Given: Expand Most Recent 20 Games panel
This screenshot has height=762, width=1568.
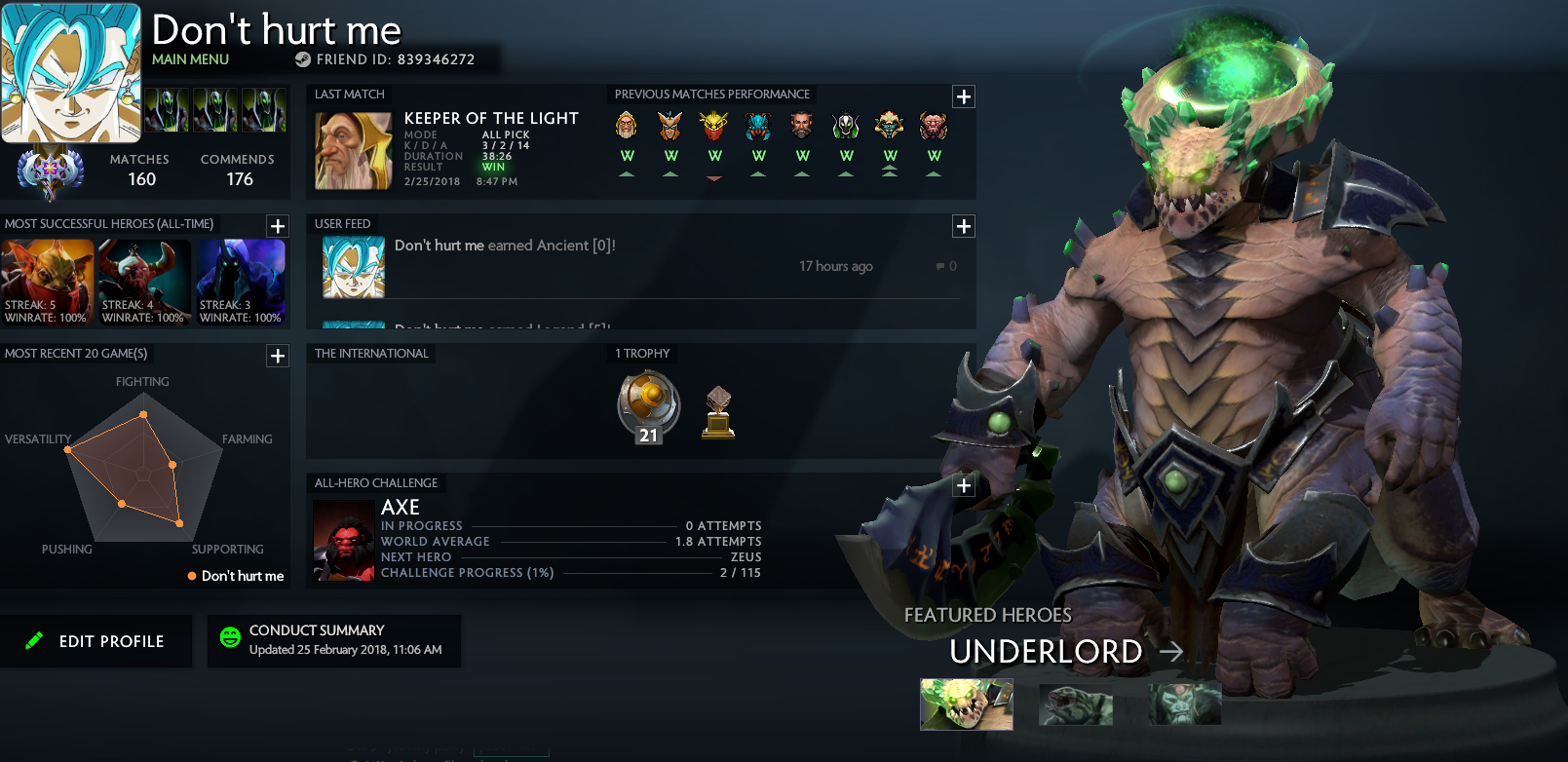Looking at the screenshot, I should click(x=278, y=356).
